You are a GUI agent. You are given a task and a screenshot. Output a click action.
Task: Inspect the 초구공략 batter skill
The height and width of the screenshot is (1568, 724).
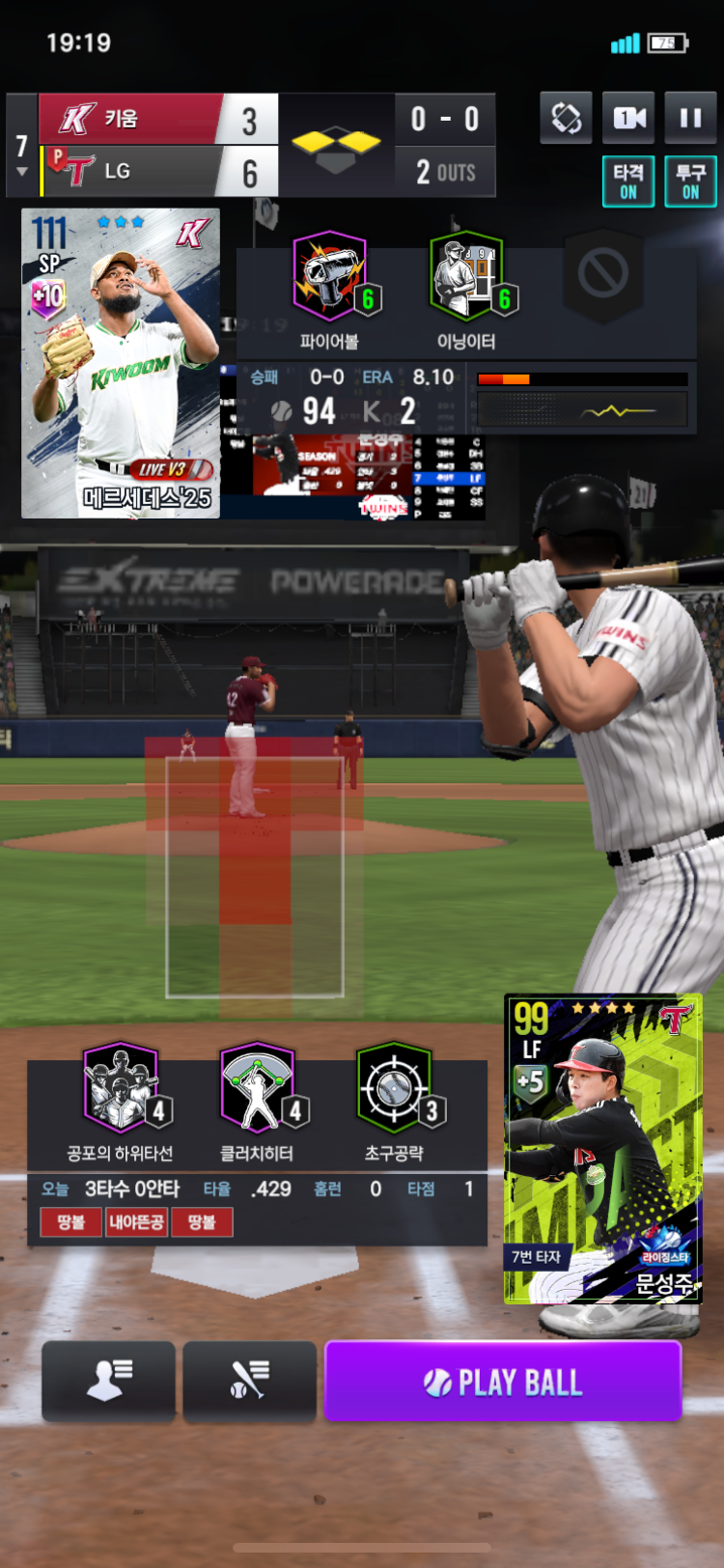tap(394, 1089)
